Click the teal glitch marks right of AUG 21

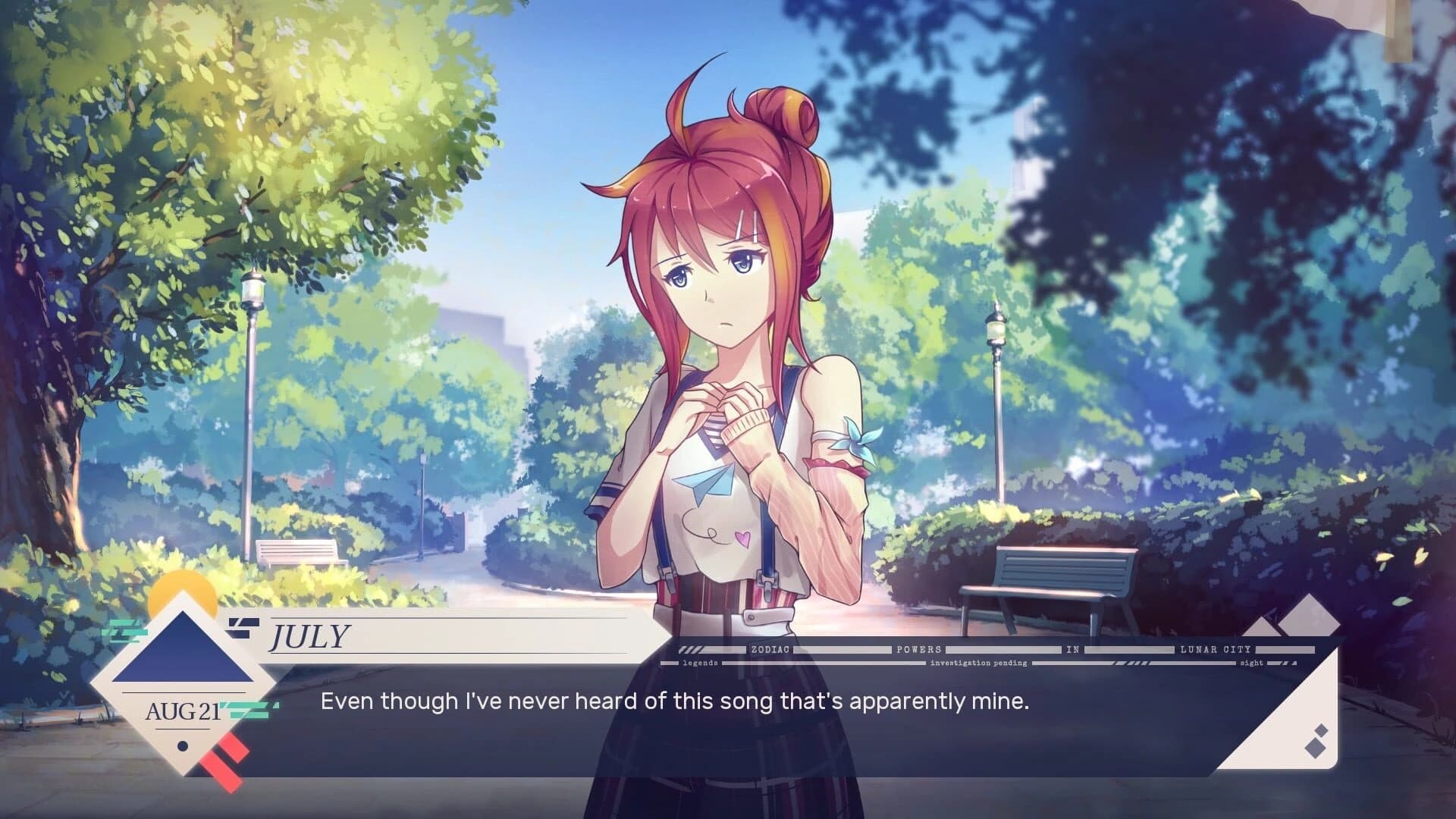coord(248,709)
